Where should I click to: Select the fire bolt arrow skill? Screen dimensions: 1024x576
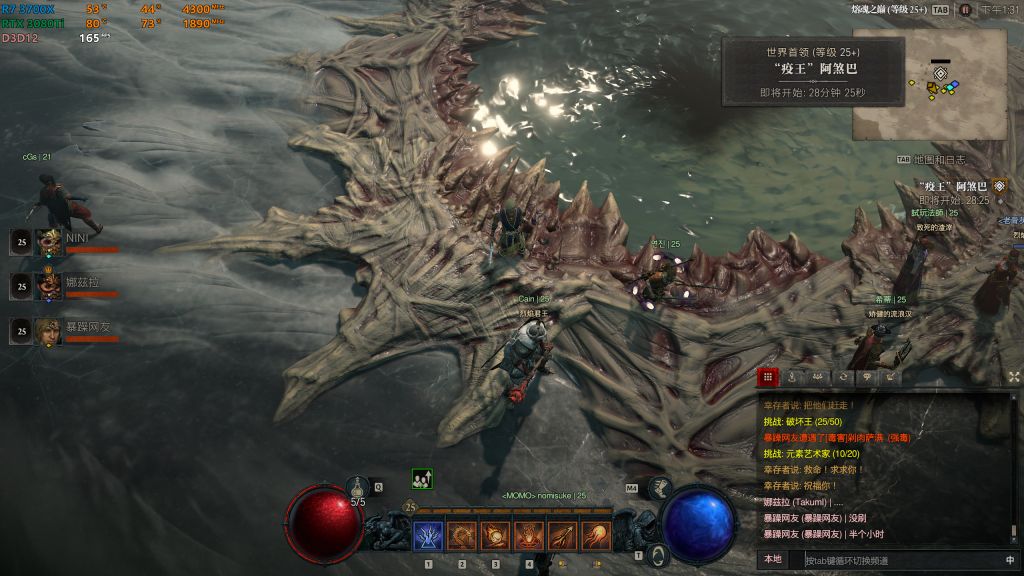pyautogui.click(x=563, y=536)
